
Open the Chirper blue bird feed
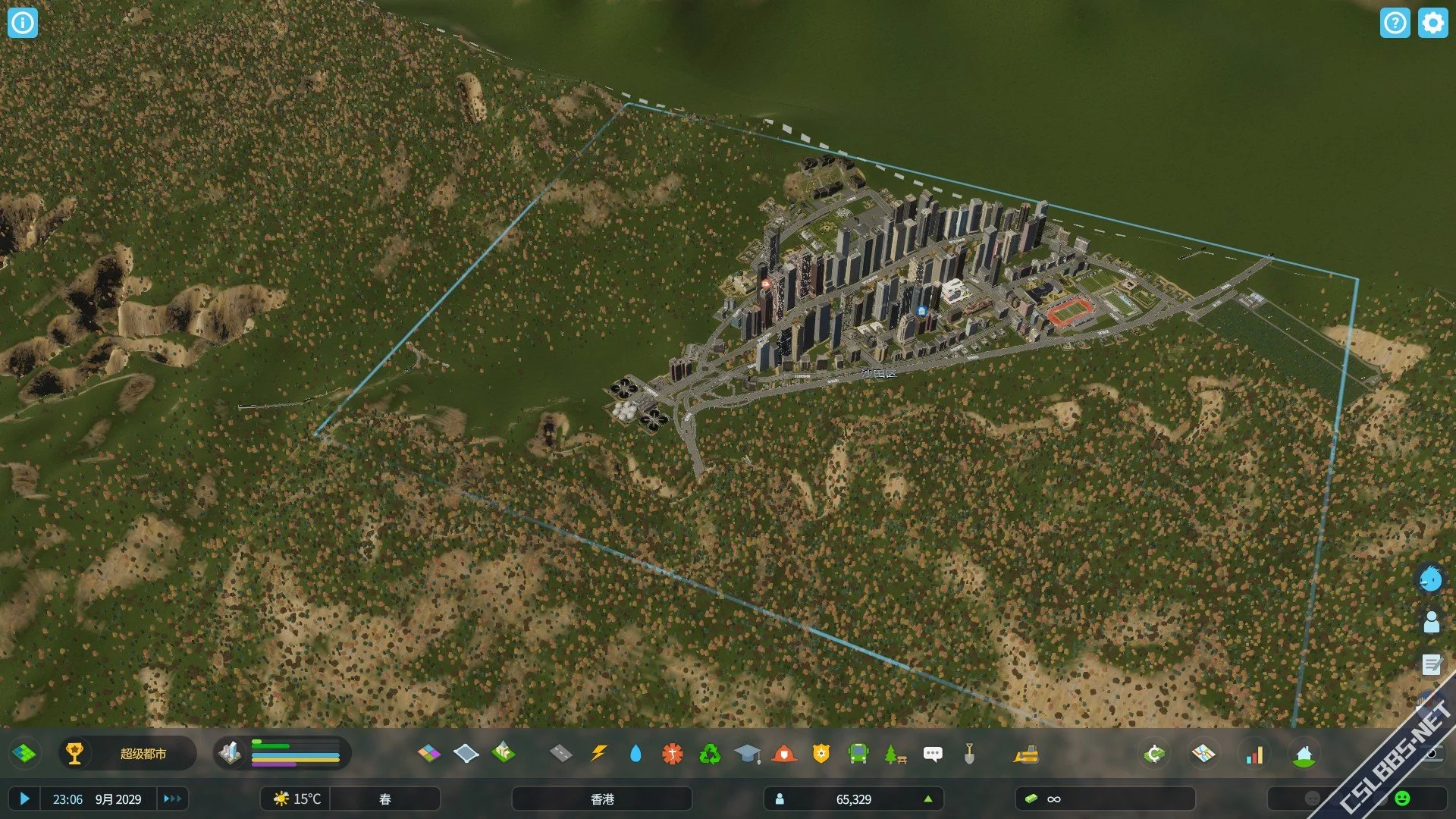click(x=1431, y=580)
